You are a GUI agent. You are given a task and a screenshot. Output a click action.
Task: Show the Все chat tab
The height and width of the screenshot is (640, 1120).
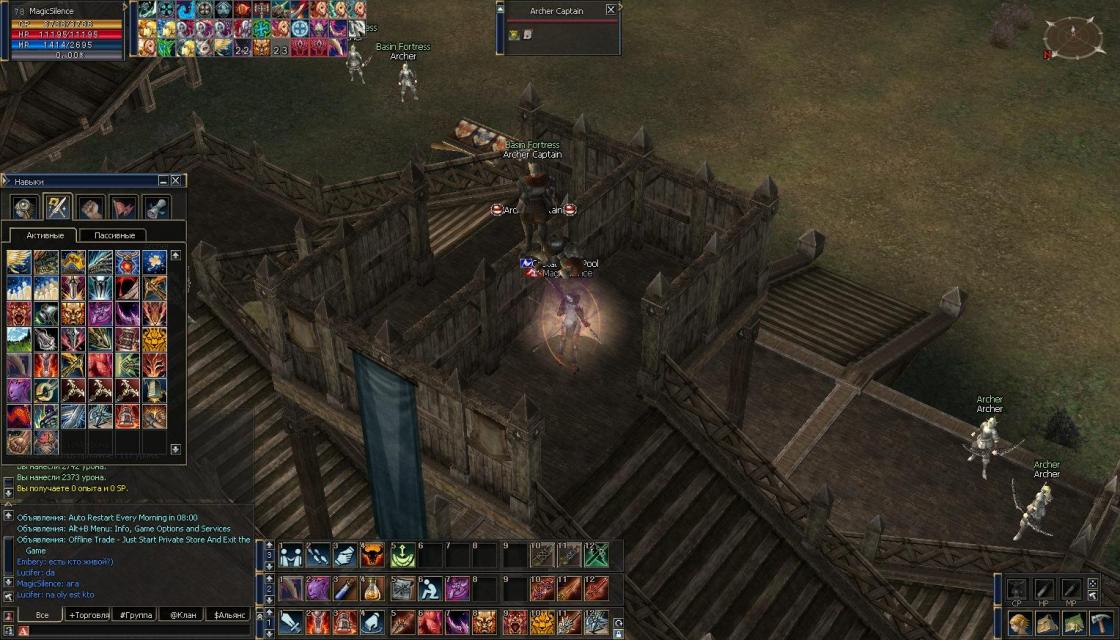click(x=42, y=615)
